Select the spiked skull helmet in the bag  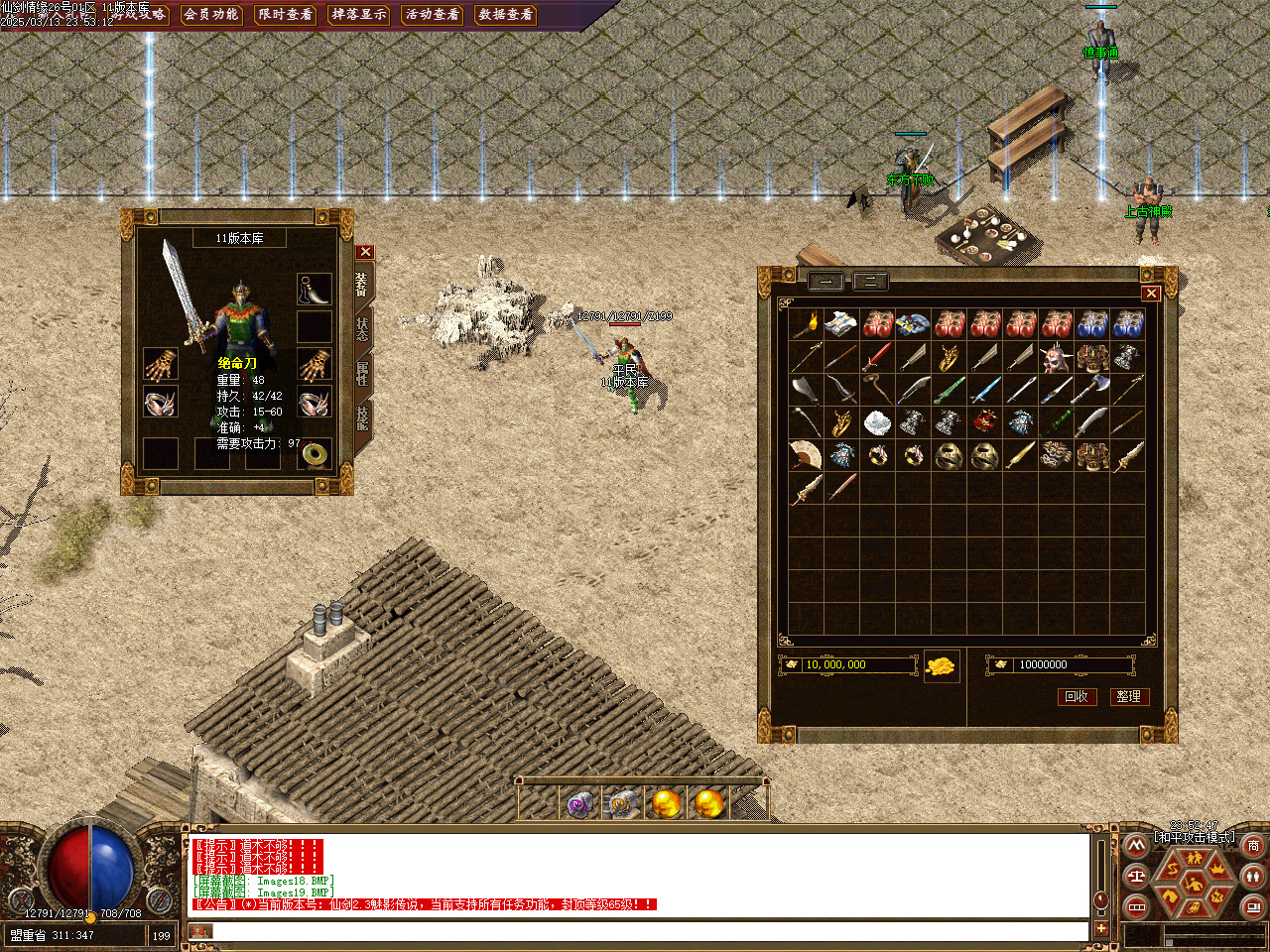coord(1056,357)
